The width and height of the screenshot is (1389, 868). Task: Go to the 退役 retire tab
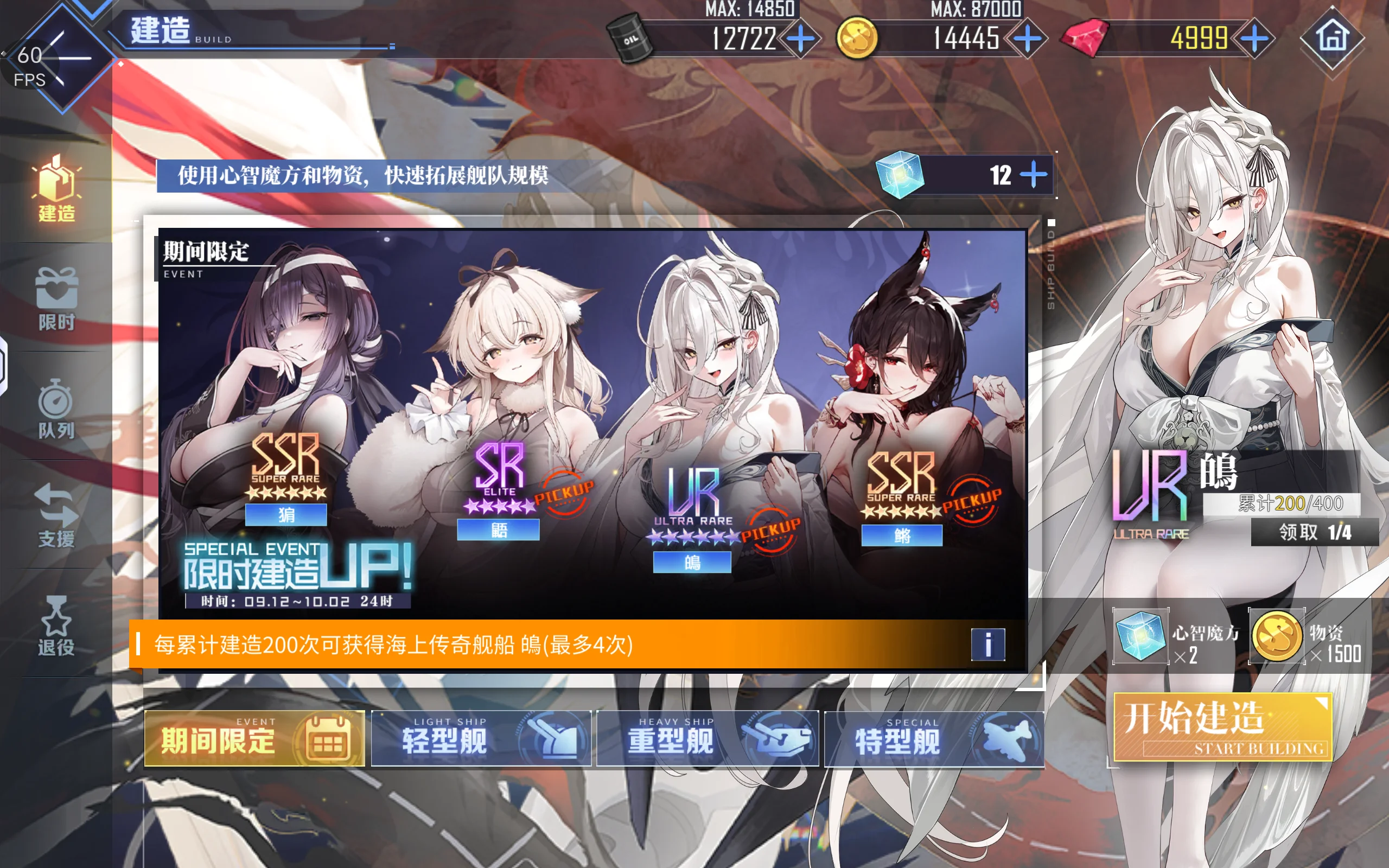click(56, 624)
